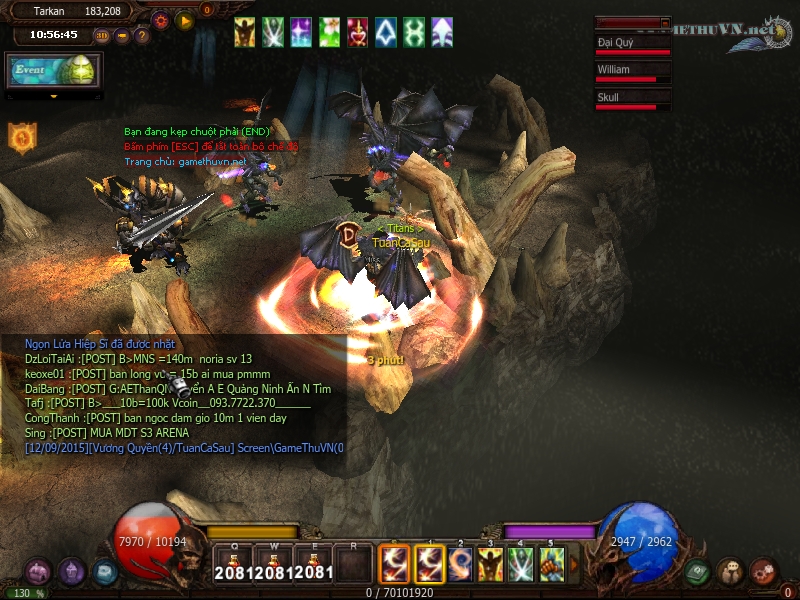The image size is (800, 600).
Task: Use the potion in the W slot
Action: pos(273,565)
